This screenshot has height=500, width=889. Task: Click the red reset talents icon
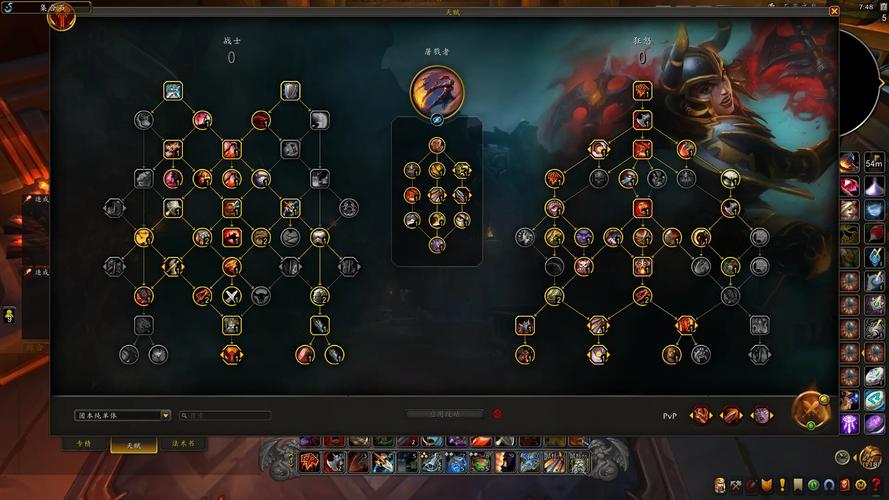(497, 413)
